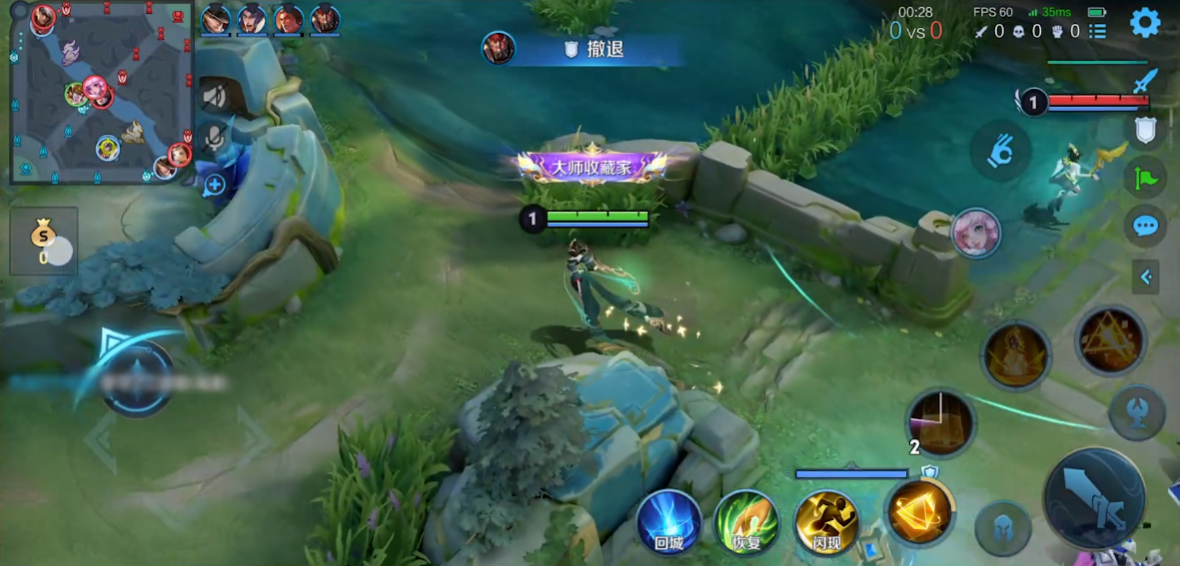Screen dimensions: 1180x566
Task: Use the golden triangle ability
Action: click(x=1110, y=341)
